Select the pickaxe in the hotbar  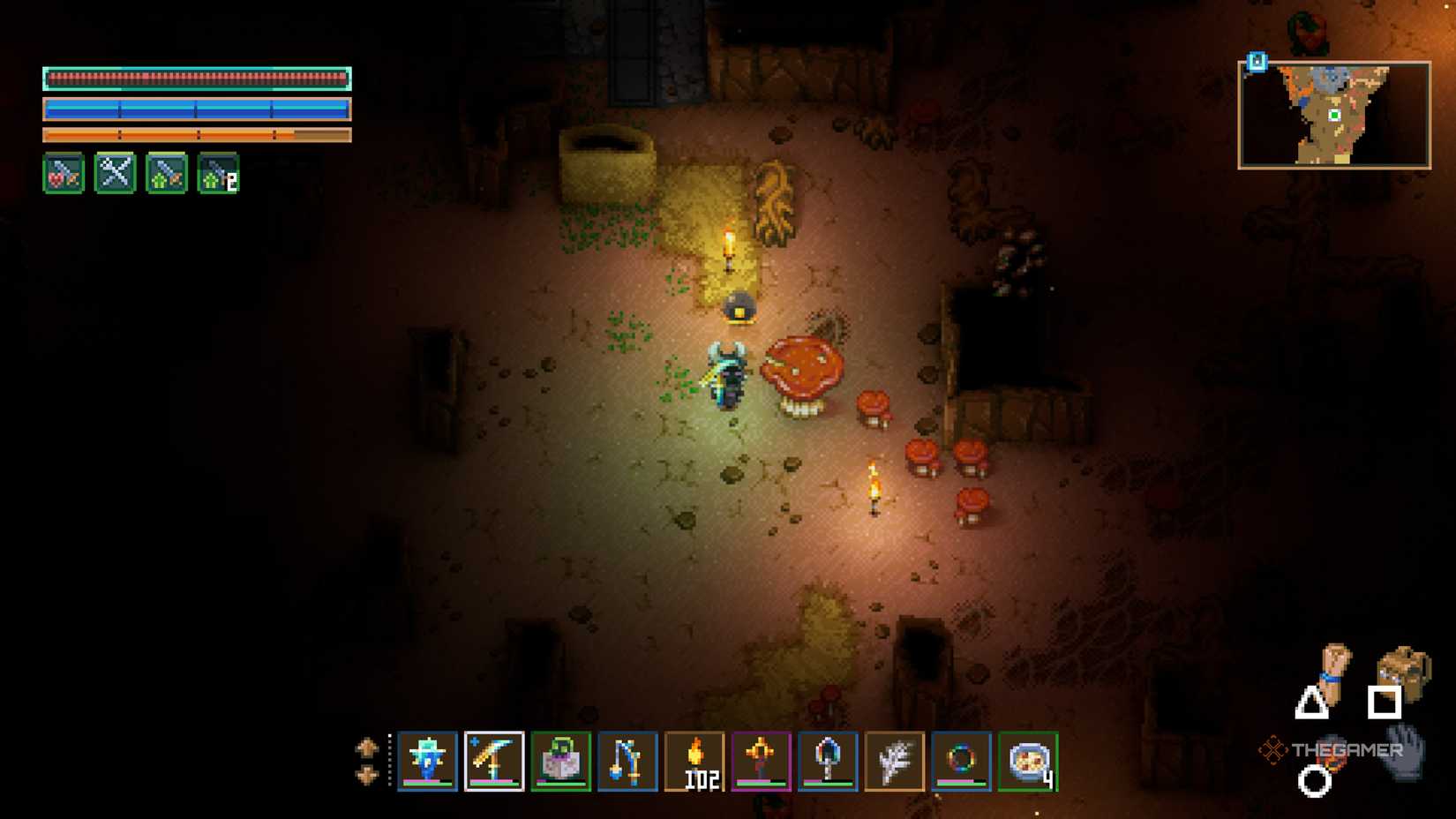pyautogui.click(x=492, y=761)
